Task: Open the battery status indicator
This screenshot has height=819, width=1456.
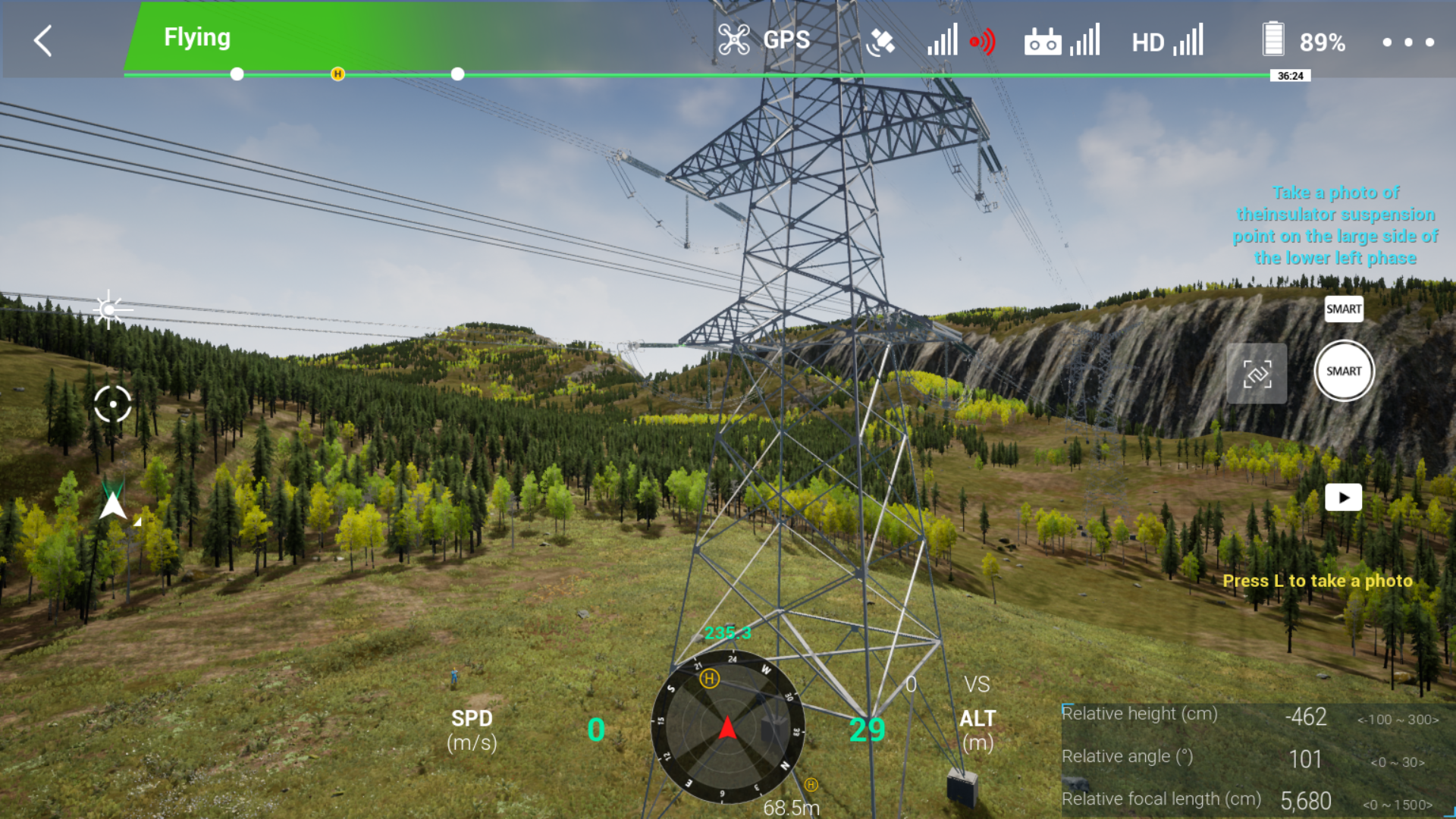Action: [1304, 41]
